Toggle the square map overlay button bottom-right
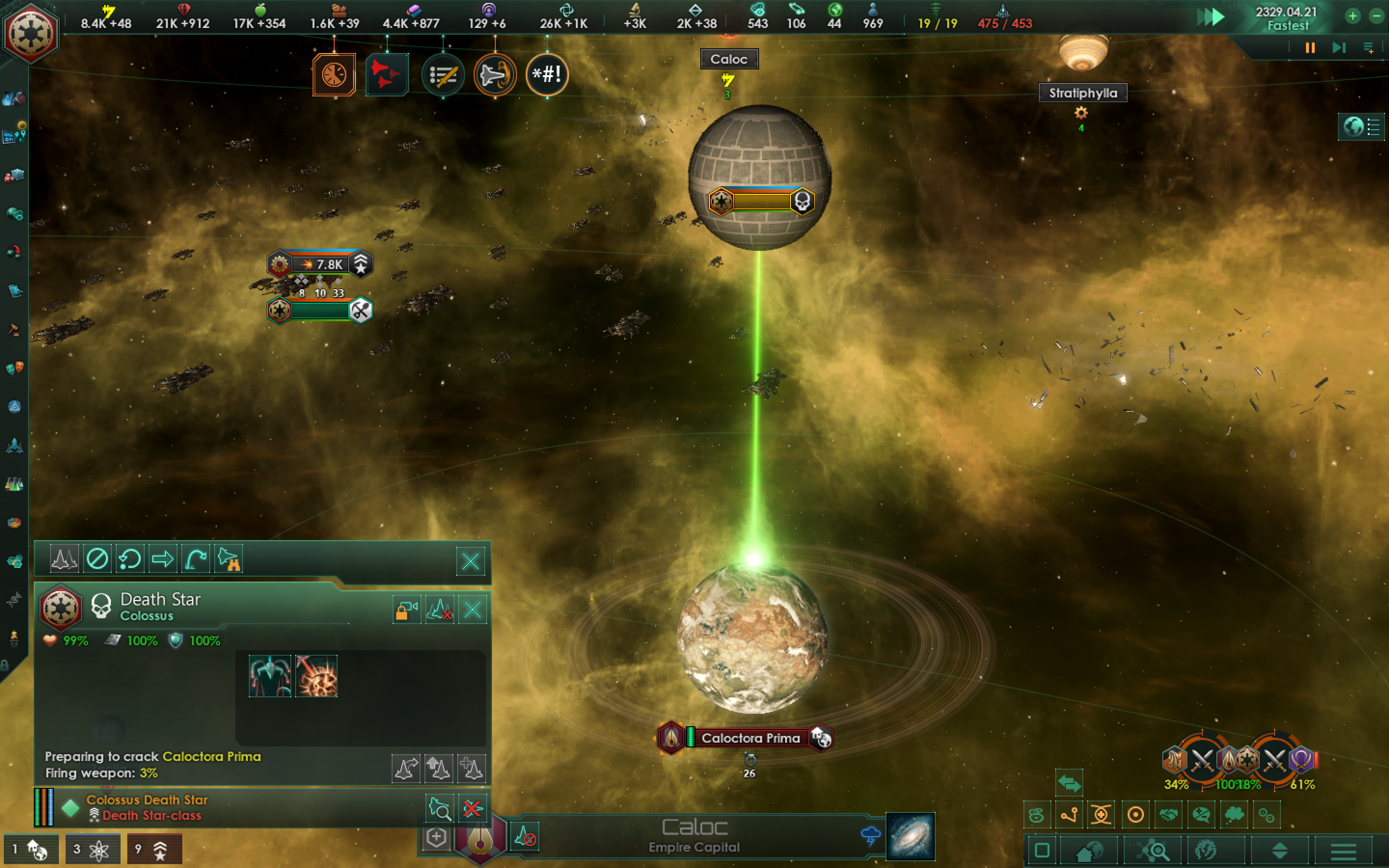Screen dimensions: 1389x868 coord(1042,850)
